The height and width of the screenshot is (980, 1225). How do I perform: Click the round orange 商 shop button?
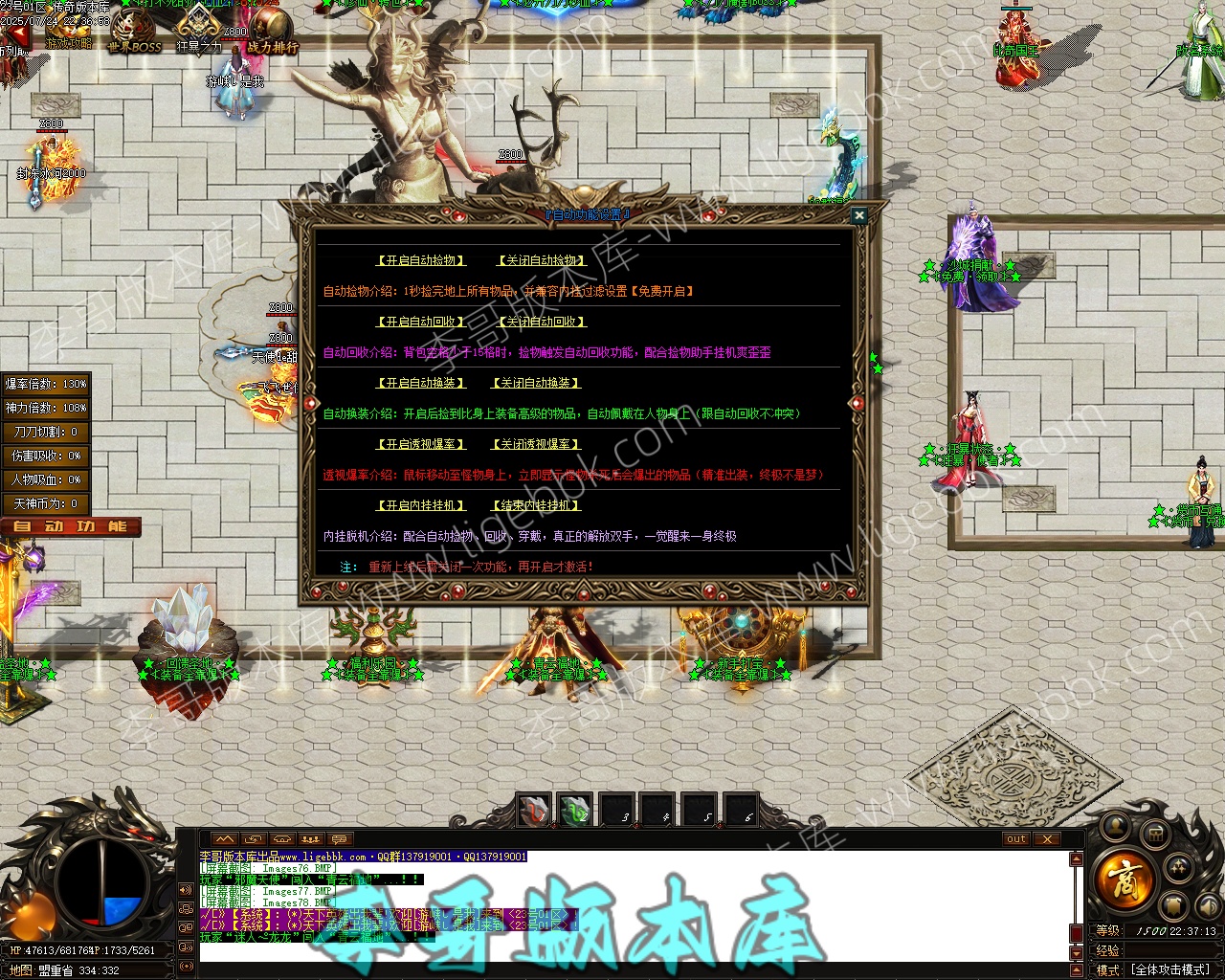click(1124, 878)
